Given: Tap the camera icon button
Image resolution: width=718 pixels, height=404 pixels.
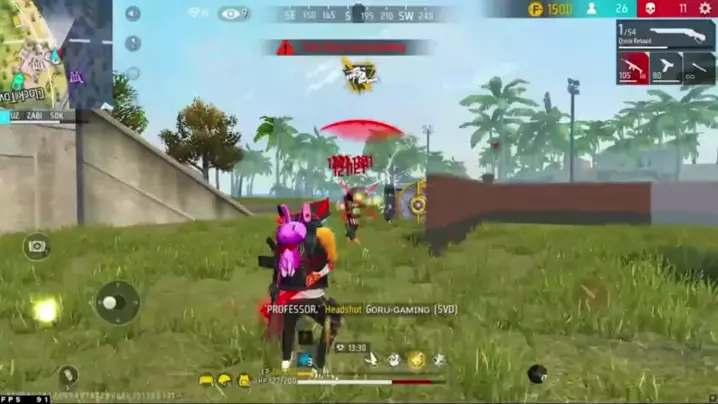Looking at the screenshot, I should (x=37, y=246).
